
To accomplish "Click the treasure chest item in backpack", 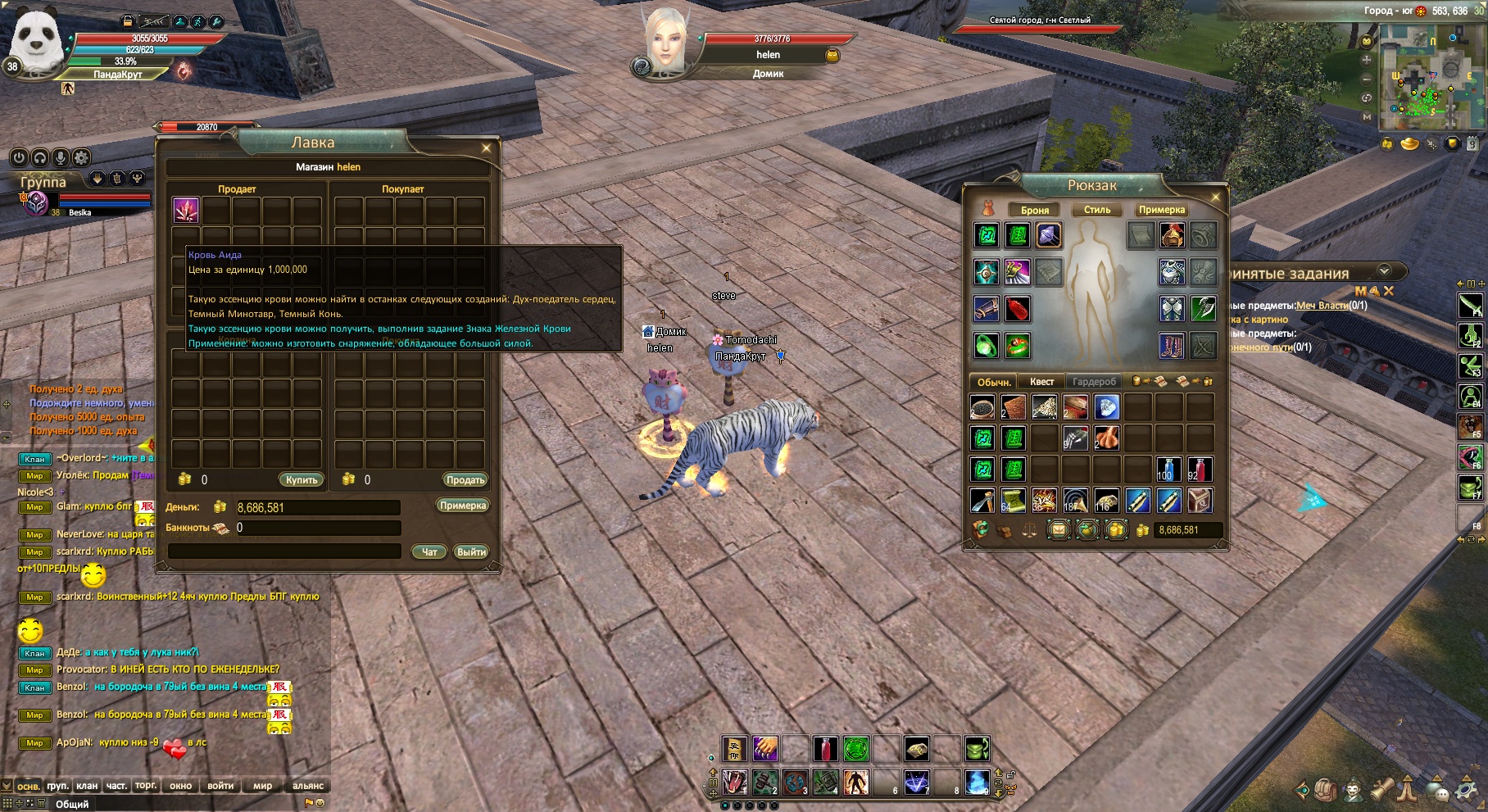I will 1200,500.
